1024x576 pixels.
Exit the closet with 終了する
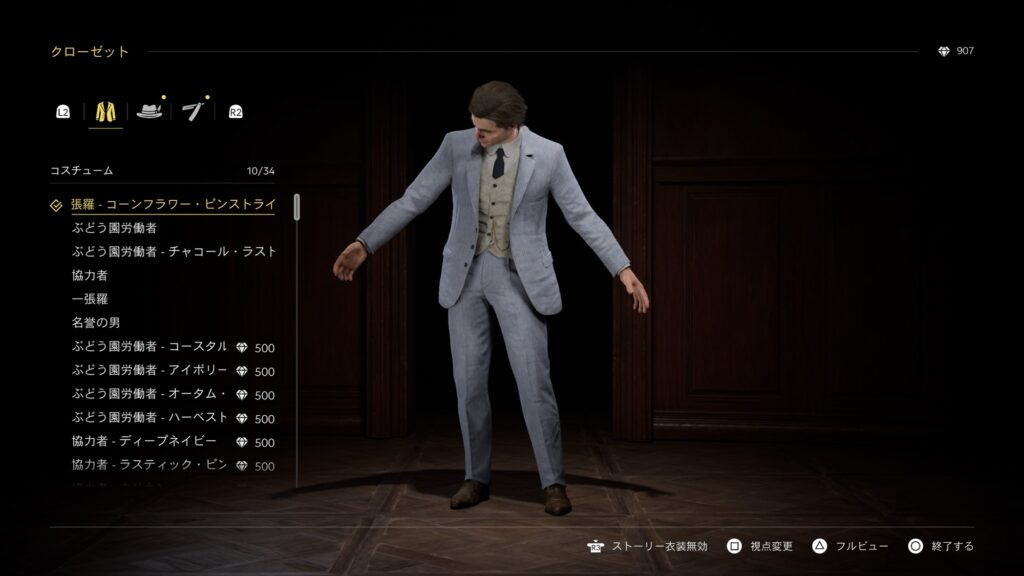[x=940, y=546]
